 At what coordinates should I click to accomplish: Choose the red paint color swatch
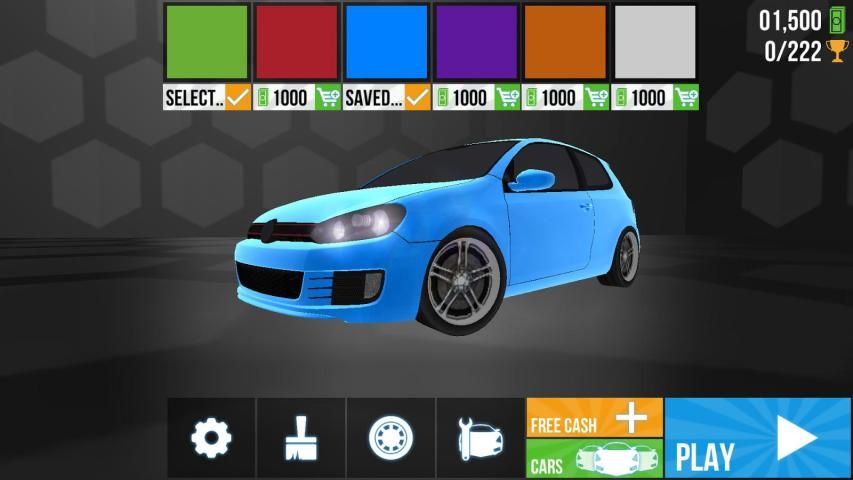point(296,42)
